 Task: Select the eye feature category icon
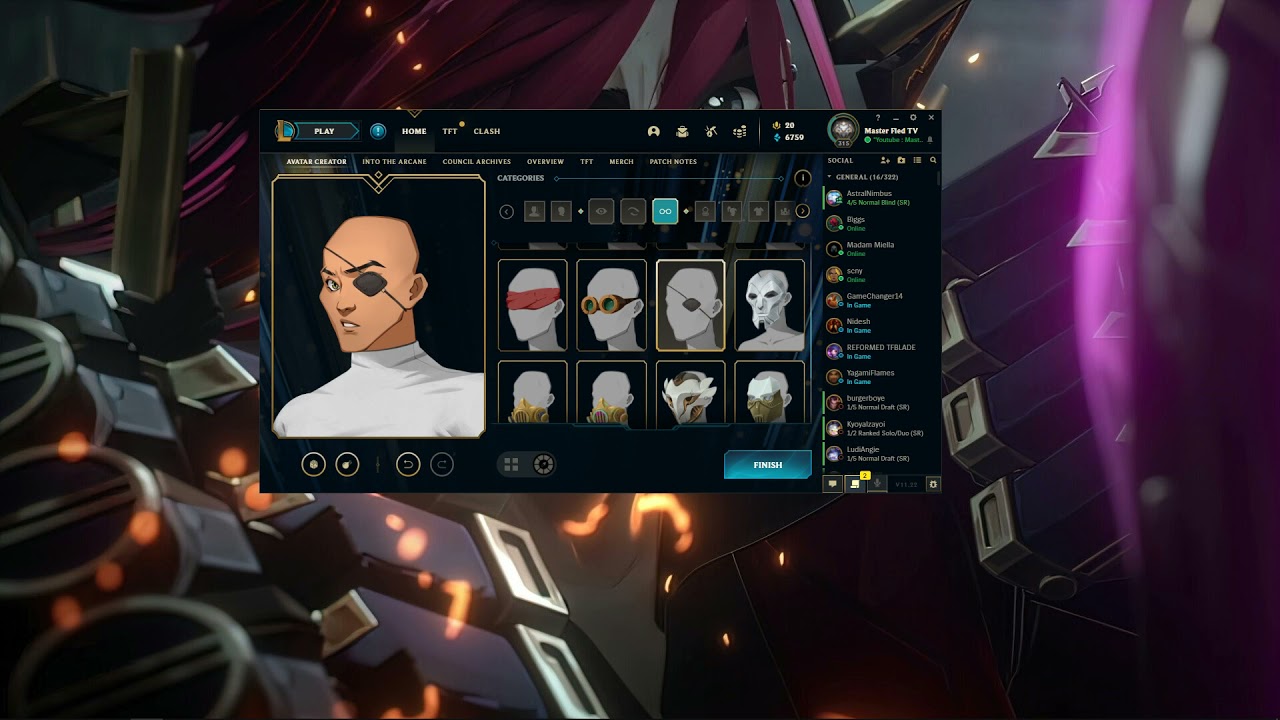601,211
